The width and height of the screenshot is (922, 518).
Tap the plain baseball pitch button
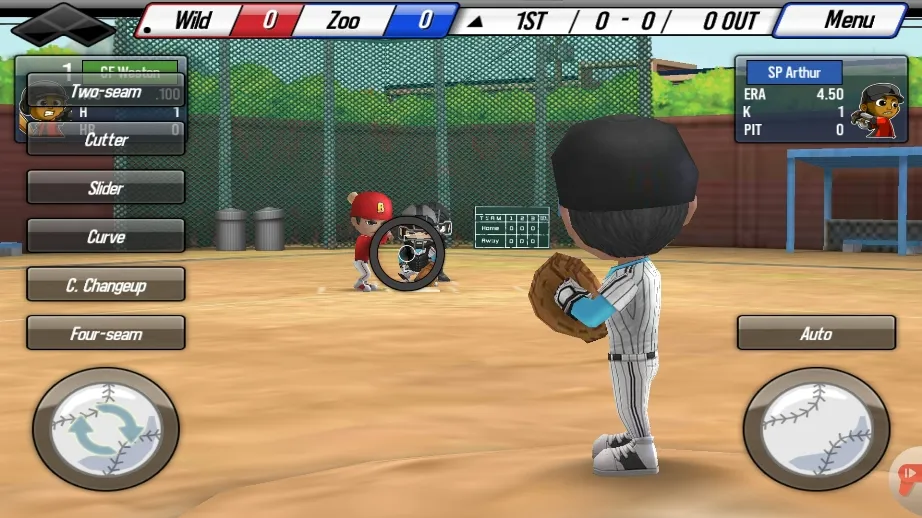point(816,428)
